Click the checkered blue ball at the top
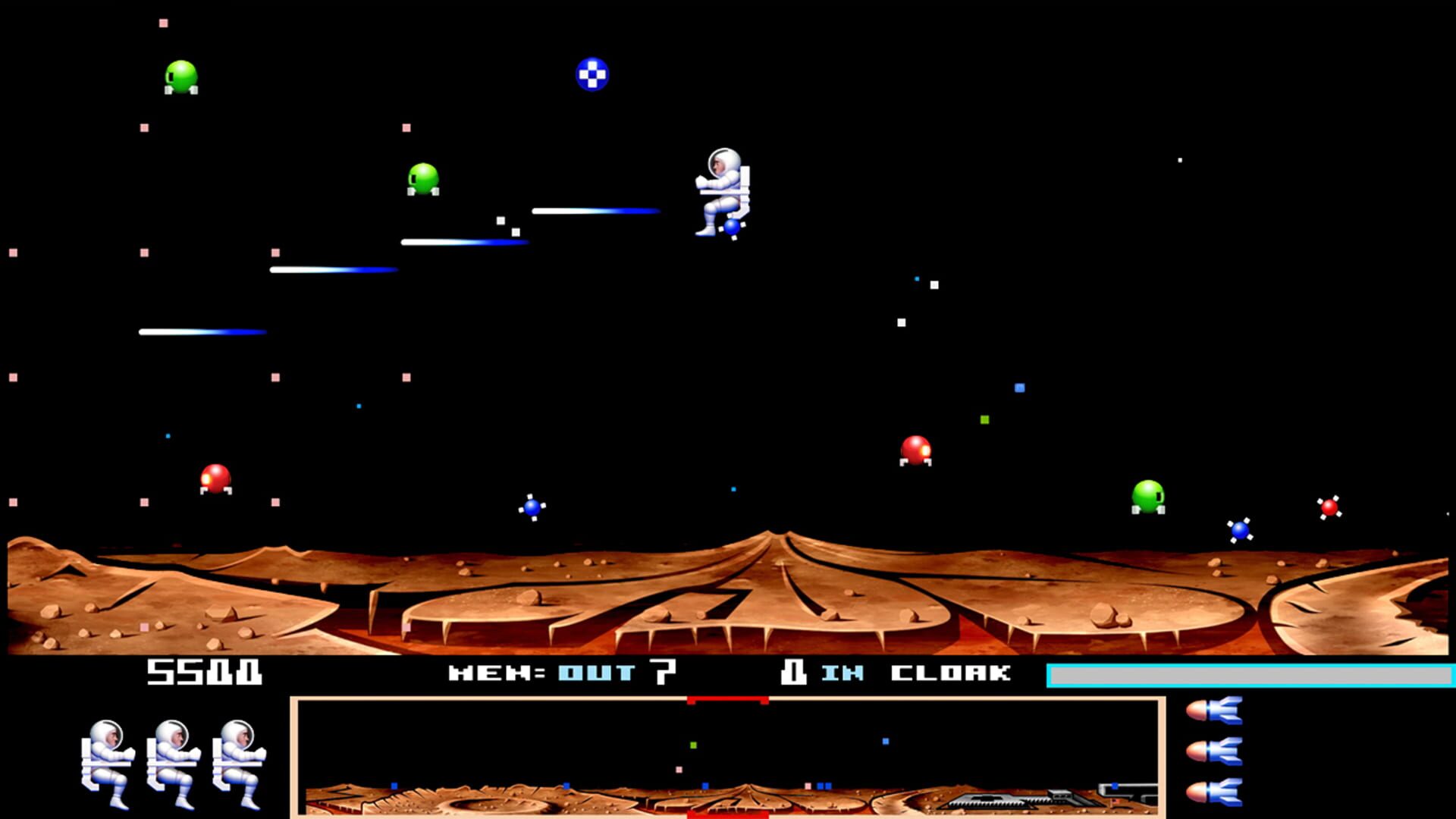The height and width of the screenshot is (819, 1456). point(593,74)
